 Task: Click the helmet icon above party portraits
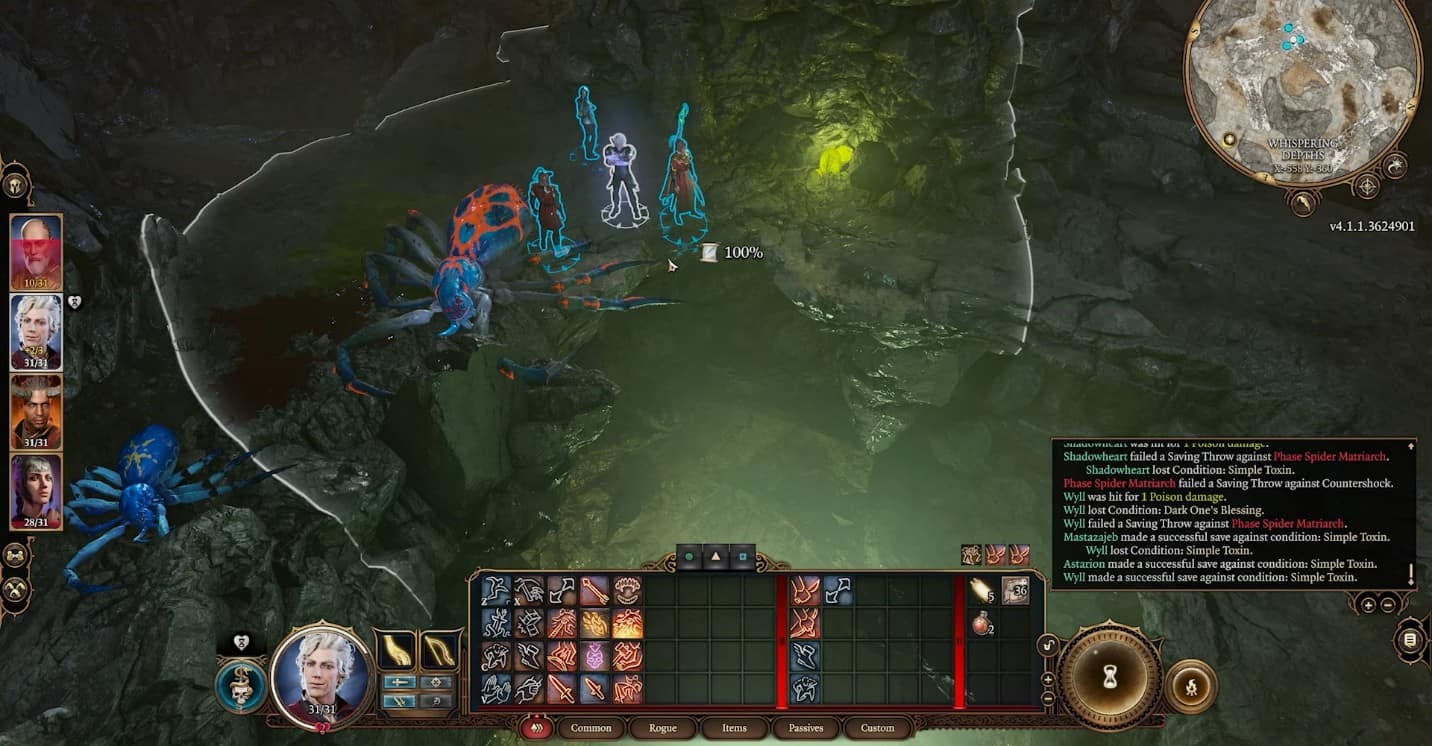16,185
